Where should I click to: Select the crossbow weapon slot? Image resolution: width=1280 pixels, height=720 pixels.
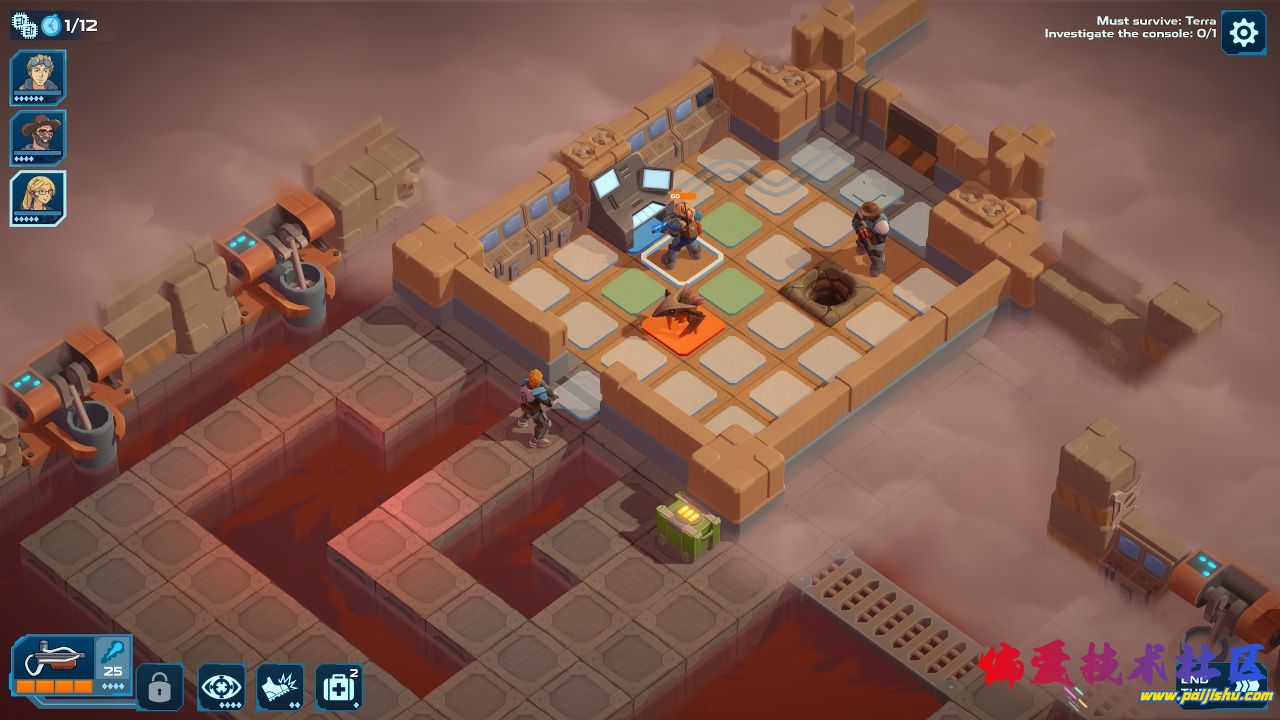point(55,664)
